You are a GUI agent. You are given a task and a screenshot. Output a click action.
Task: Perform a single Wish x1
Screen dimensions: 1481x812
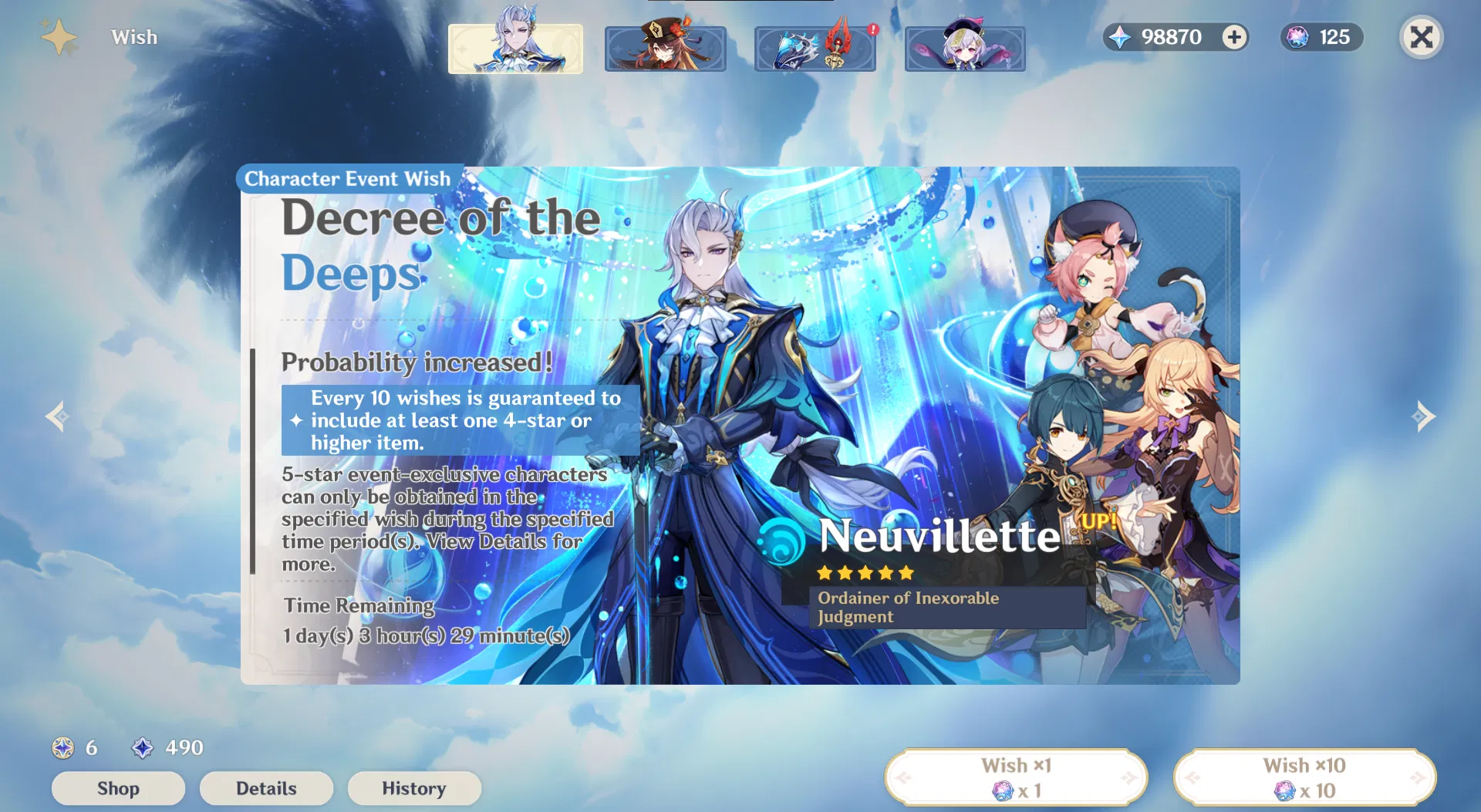(1017, 776)
